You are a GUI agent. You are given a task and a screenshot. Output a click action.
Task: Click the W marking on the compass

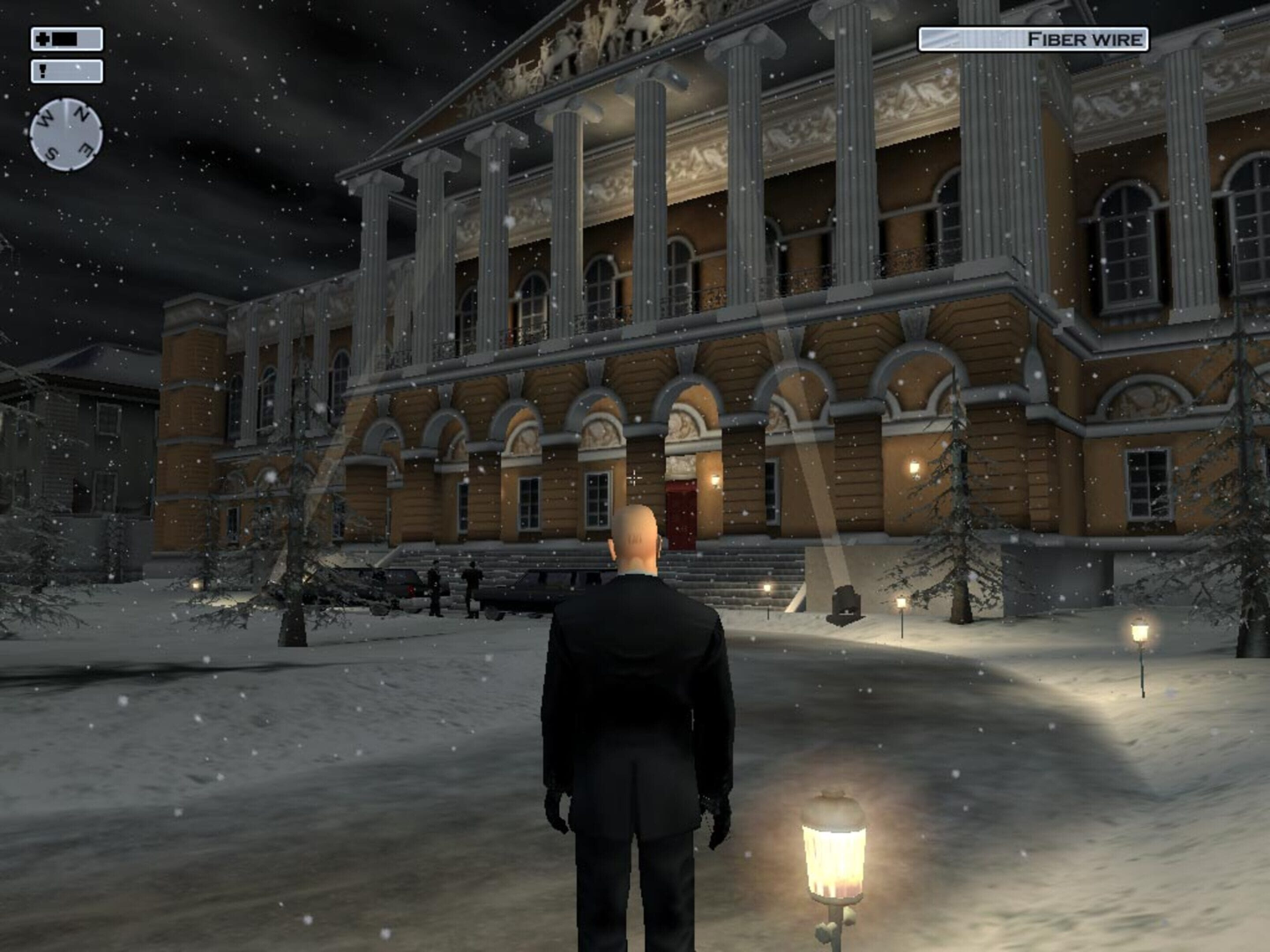[x=46, y=117]
